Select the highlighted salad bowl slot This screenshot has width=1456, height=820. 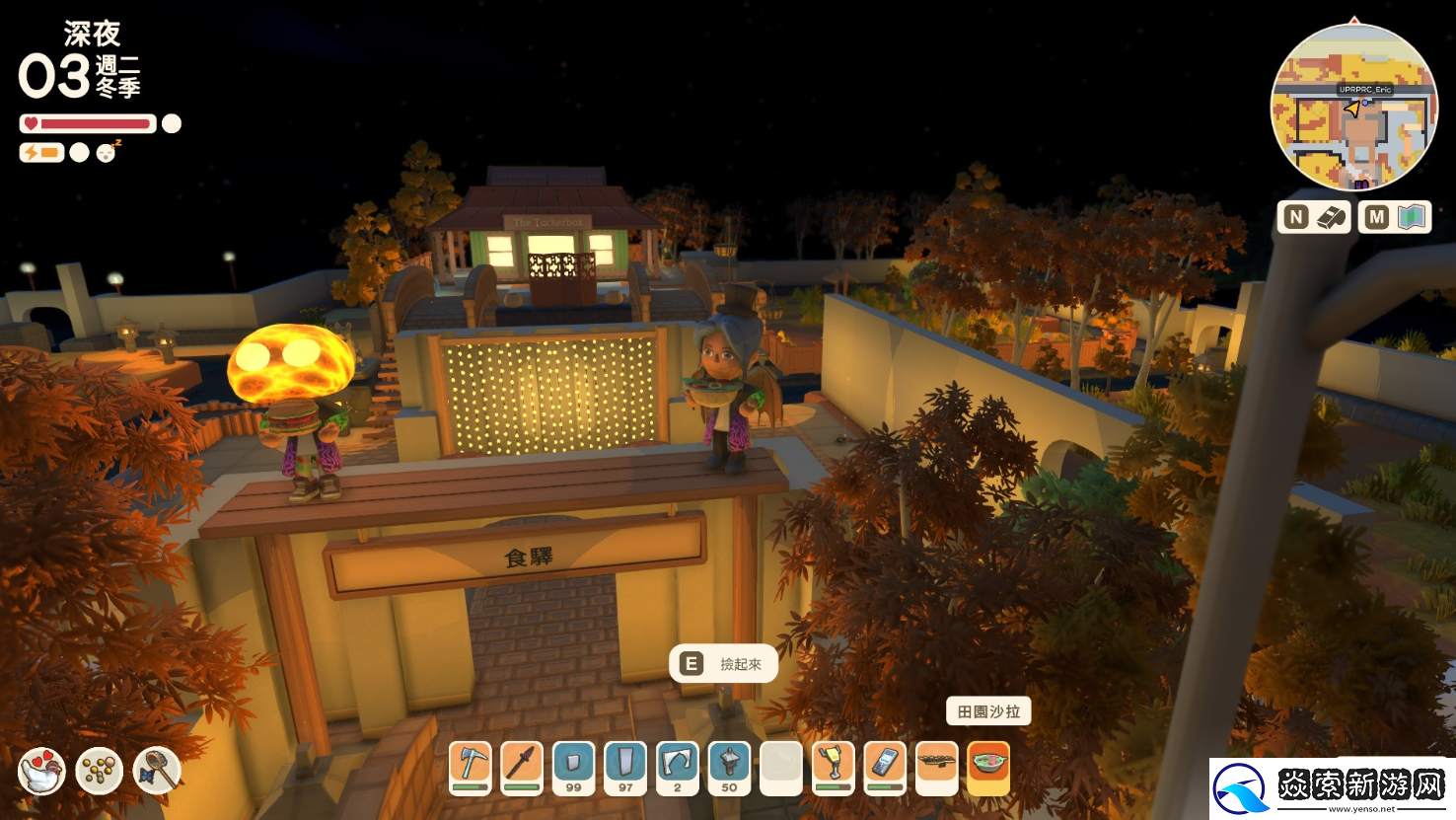pyautogui.click(x=988, y=767)
